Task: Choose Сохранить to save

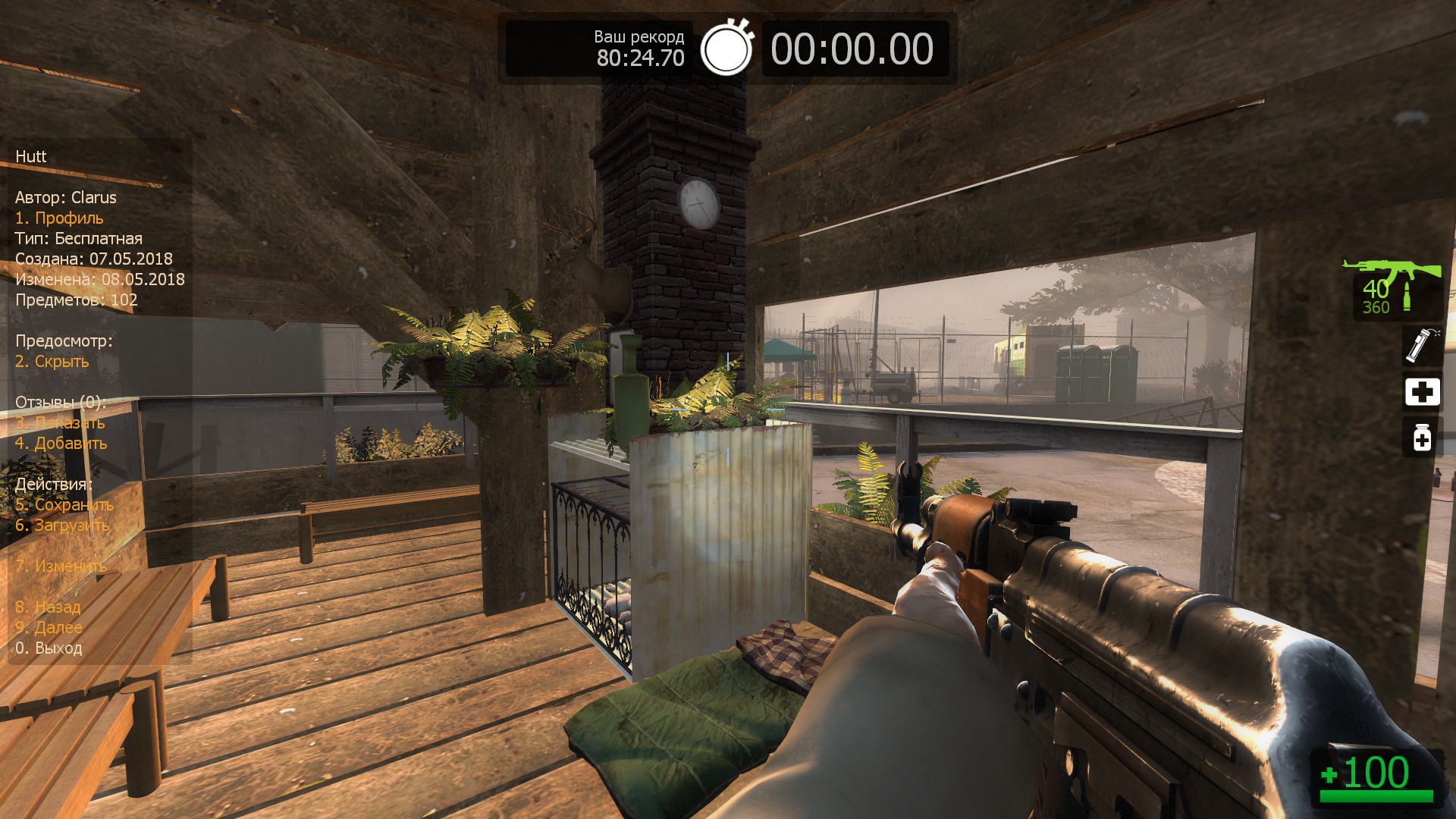Action: coord(64,505)
